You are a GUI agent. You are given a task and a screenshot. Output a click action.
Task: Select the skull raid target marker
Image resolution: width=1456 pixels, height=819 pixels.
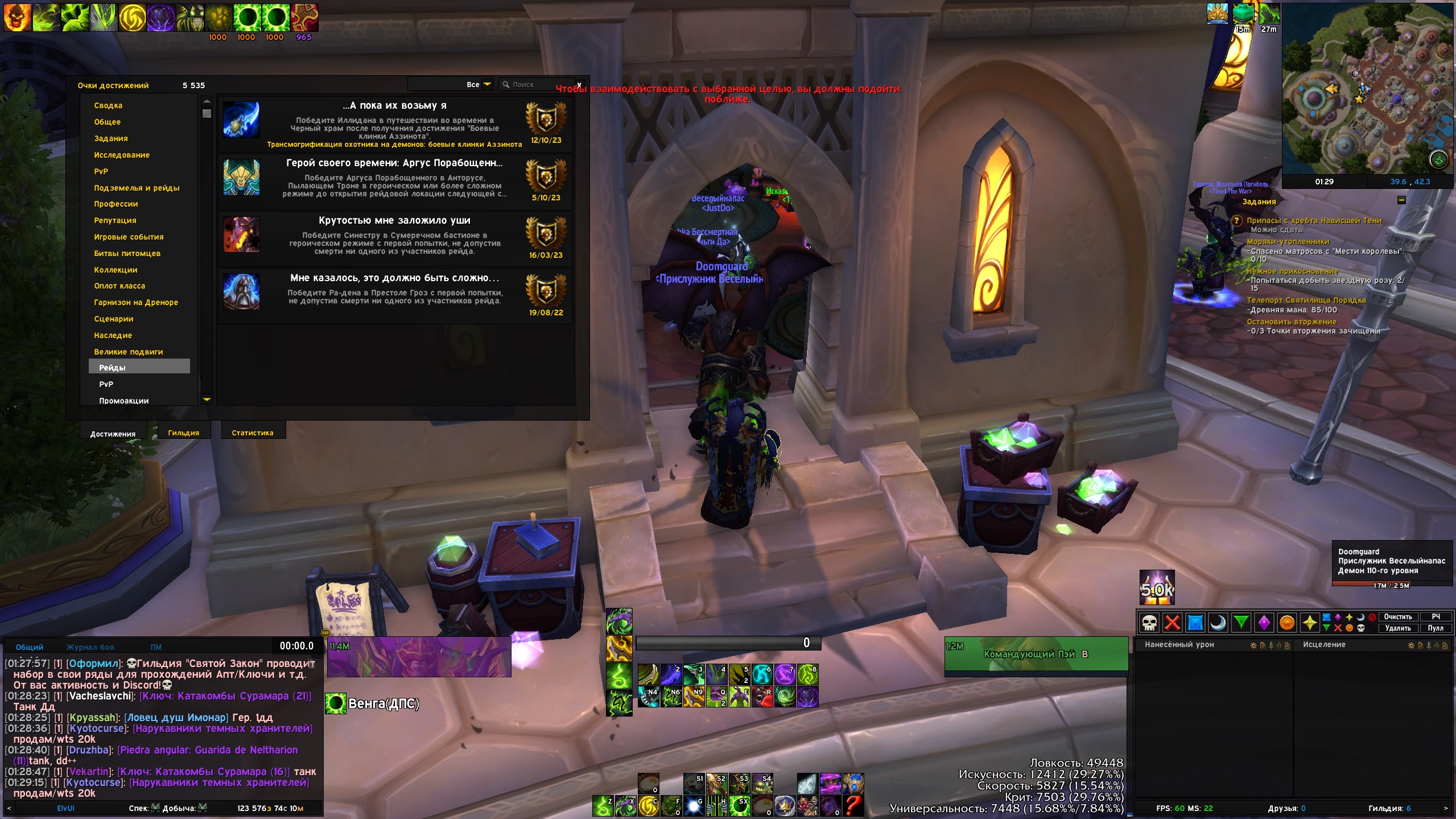(x=1149, y=623)
